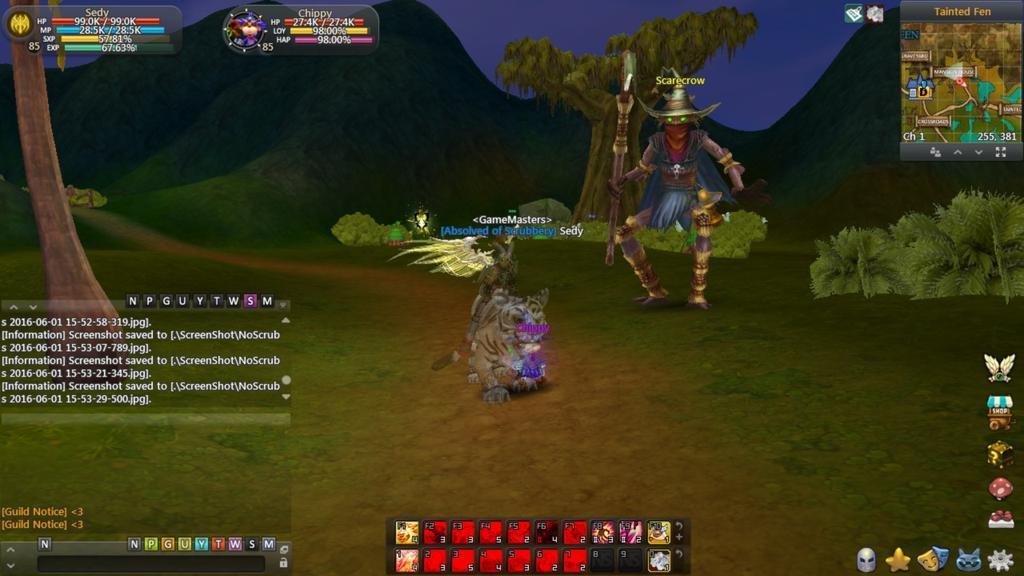Click the broom buff icon near minimap

click(853, 14)
